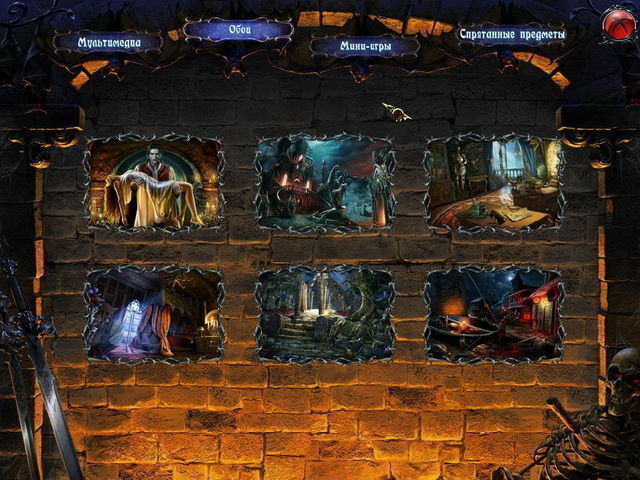Switch to the Обои tab
The height and width of the screenshot is (480, 640).
coord(238,30)
